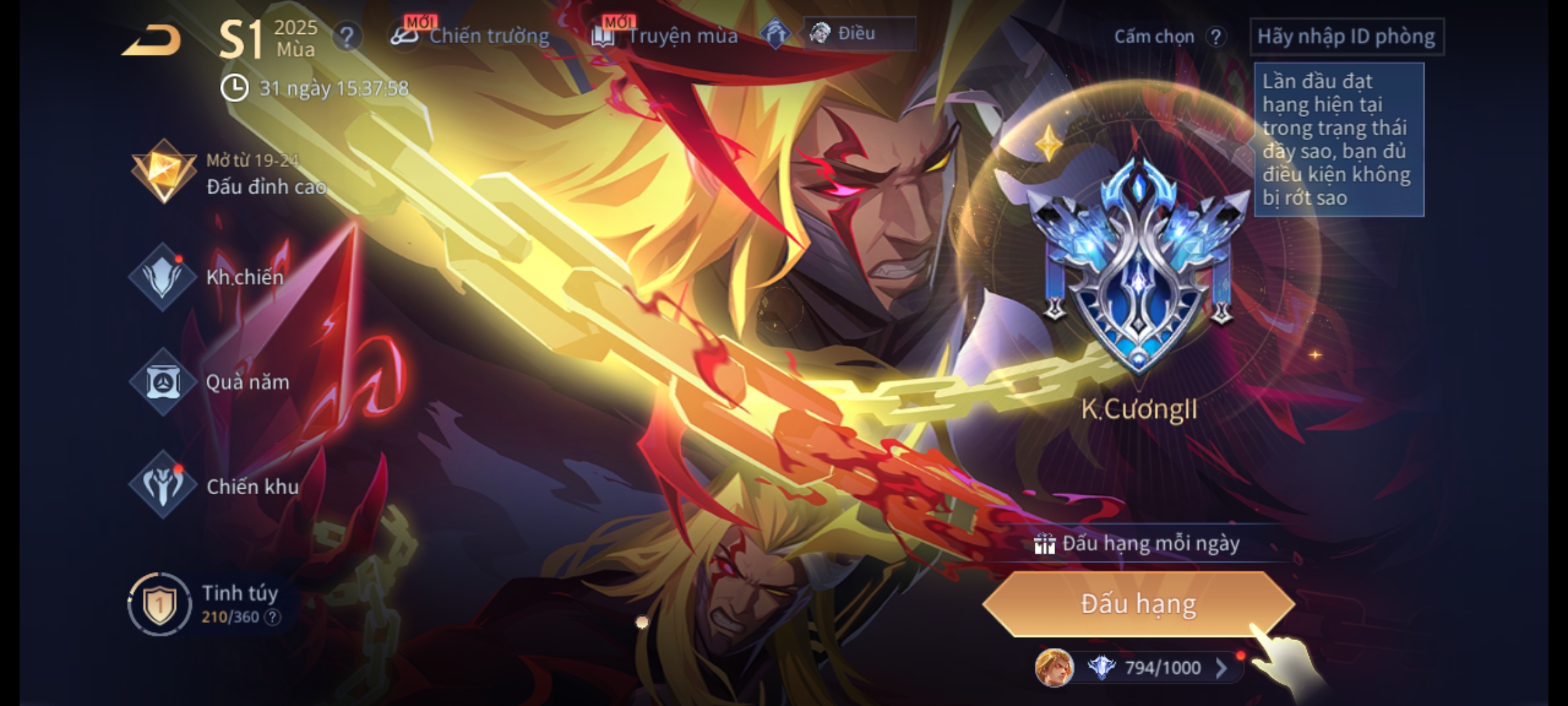Show Cấm chọn help info
Viewport: 1568px width, 706px height.
(x=1216, y=37)
